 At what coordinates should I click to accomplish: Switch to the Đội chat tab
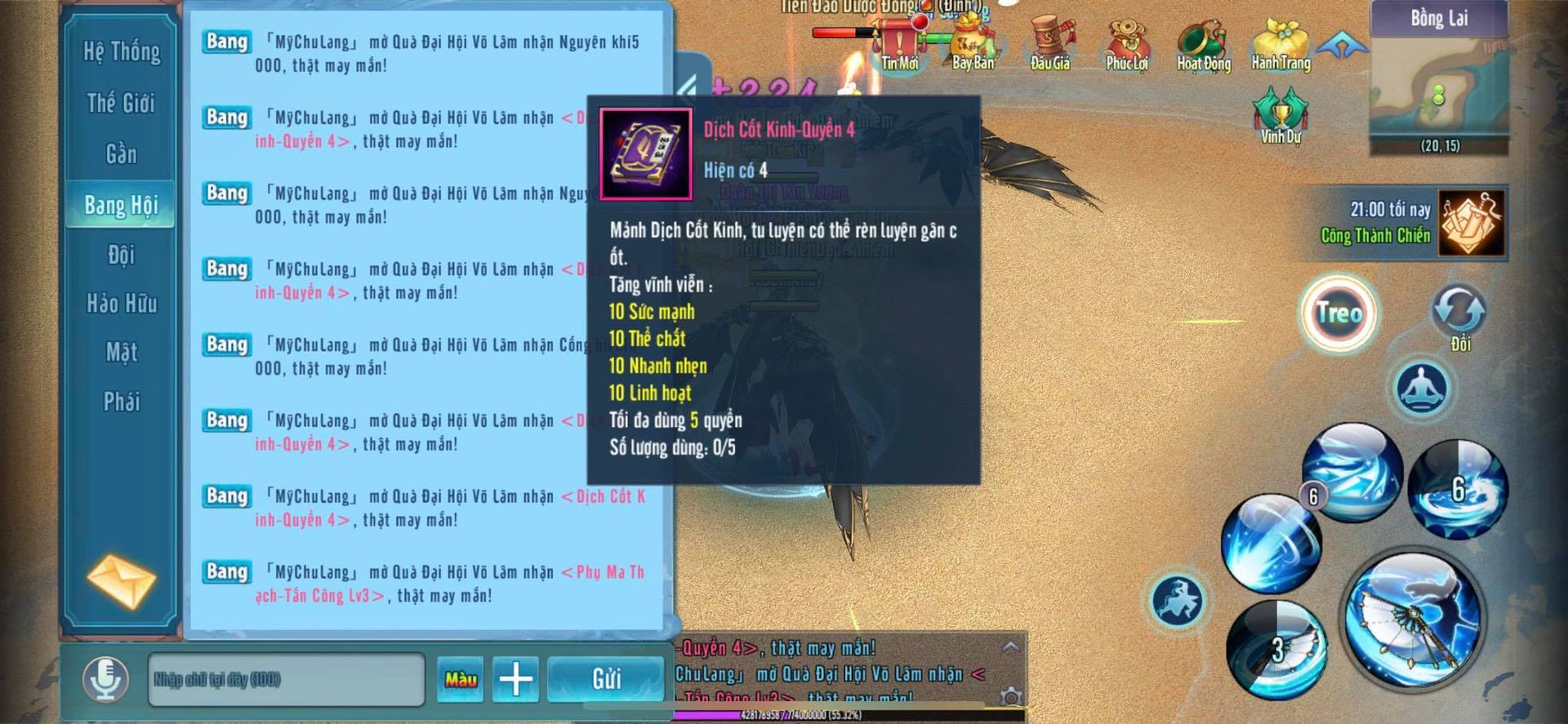point(122,255)
